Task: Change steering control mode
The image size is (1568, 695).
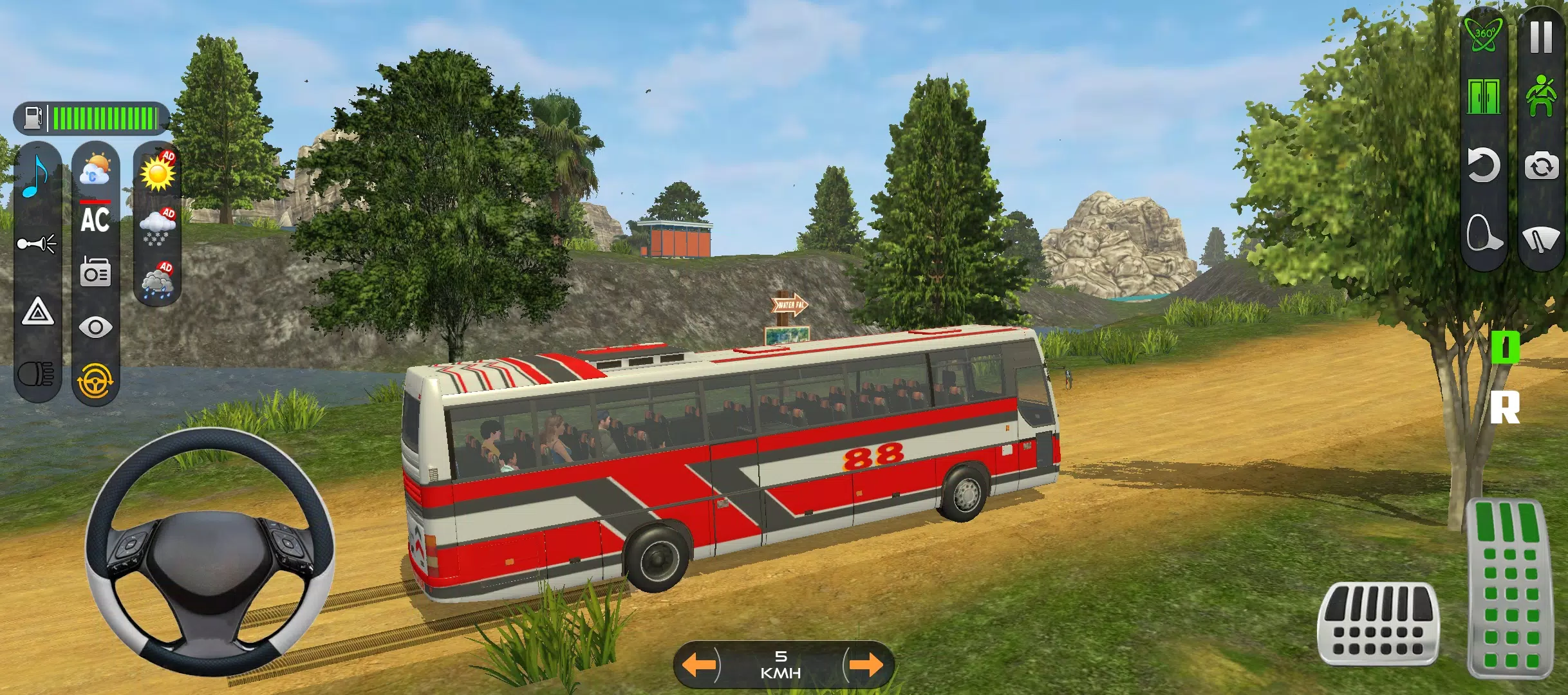Action: 95,376
